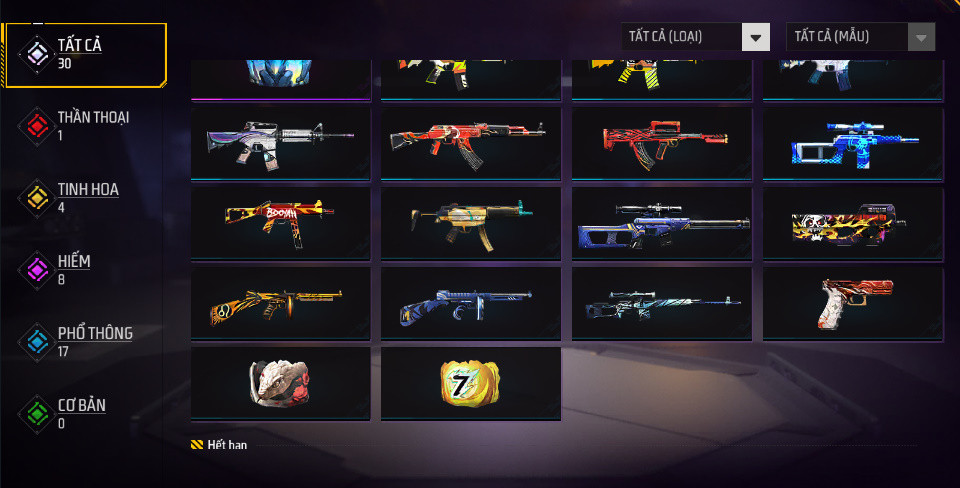Screen dimensions: 960x488
Task: Select the golden number 7 item
Action: 470,383
